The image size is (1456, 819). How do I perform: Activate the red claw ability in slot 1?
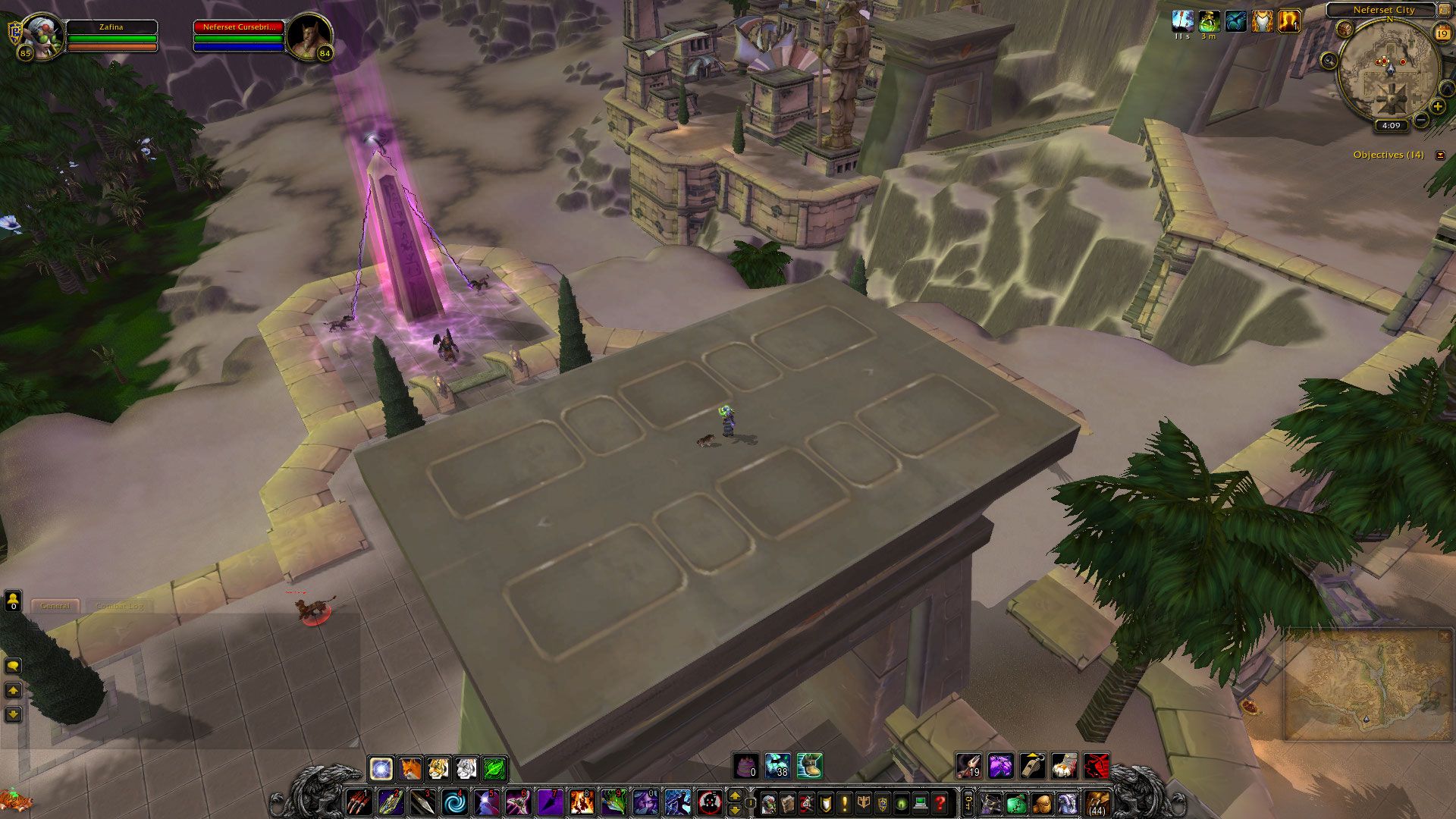point(358,802)
